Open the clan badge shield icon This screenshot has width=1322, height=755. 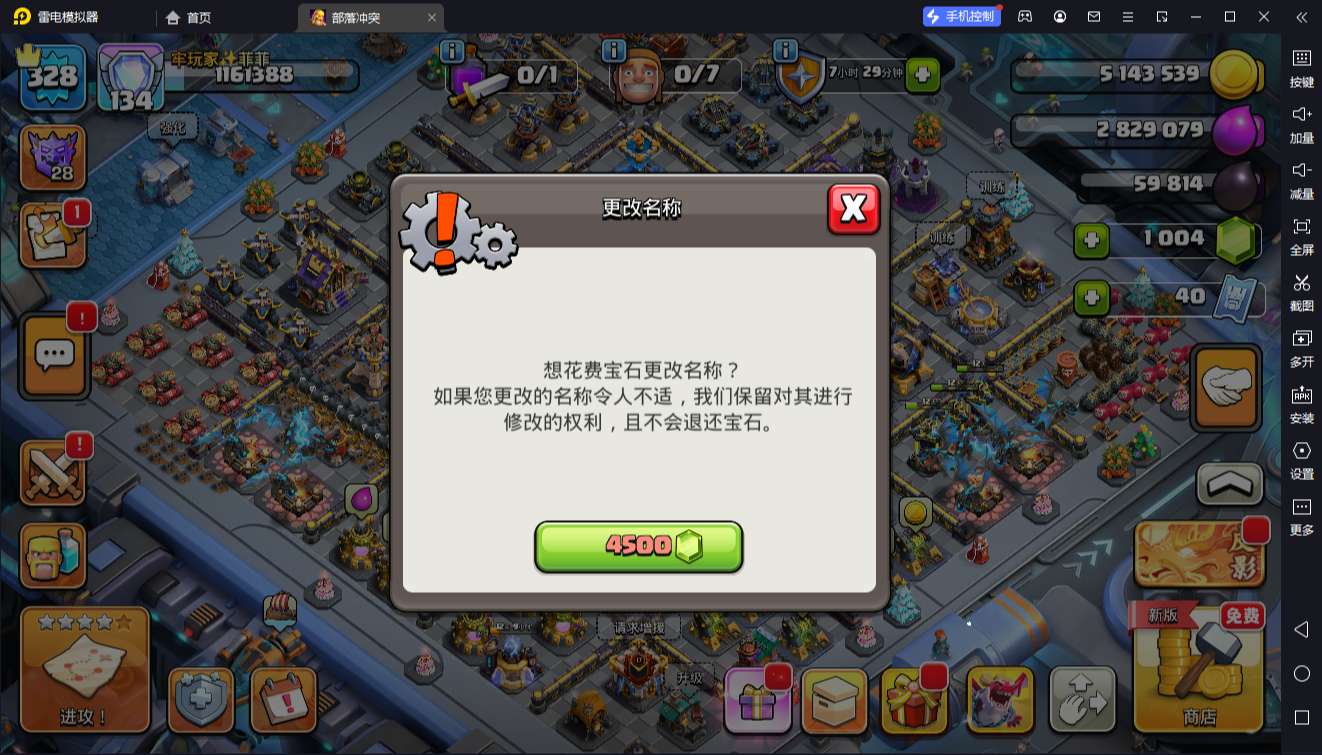[x=52, y=156]
